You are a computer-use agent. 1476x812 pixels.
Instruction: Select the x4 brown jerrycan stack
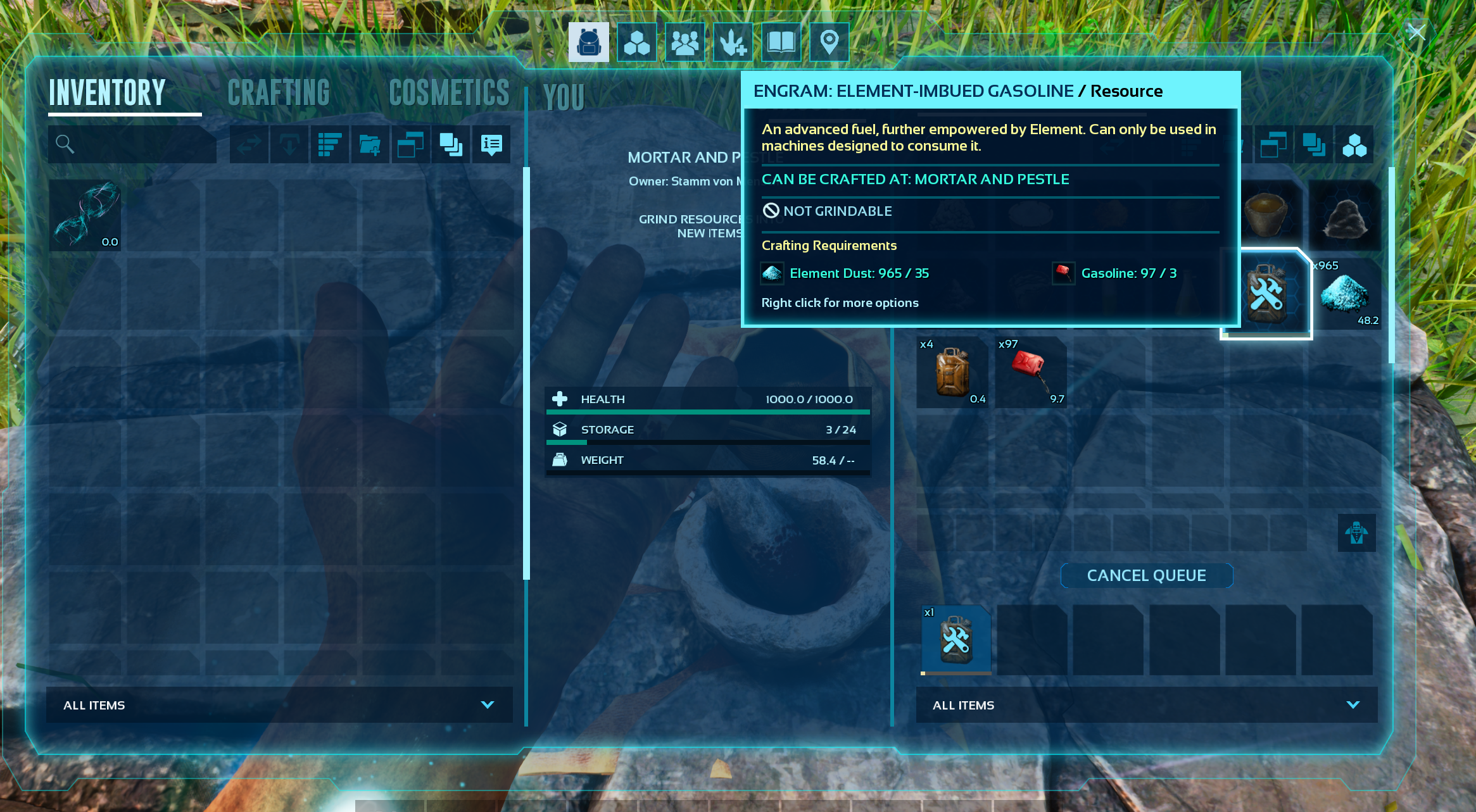(x=952, y=372)
